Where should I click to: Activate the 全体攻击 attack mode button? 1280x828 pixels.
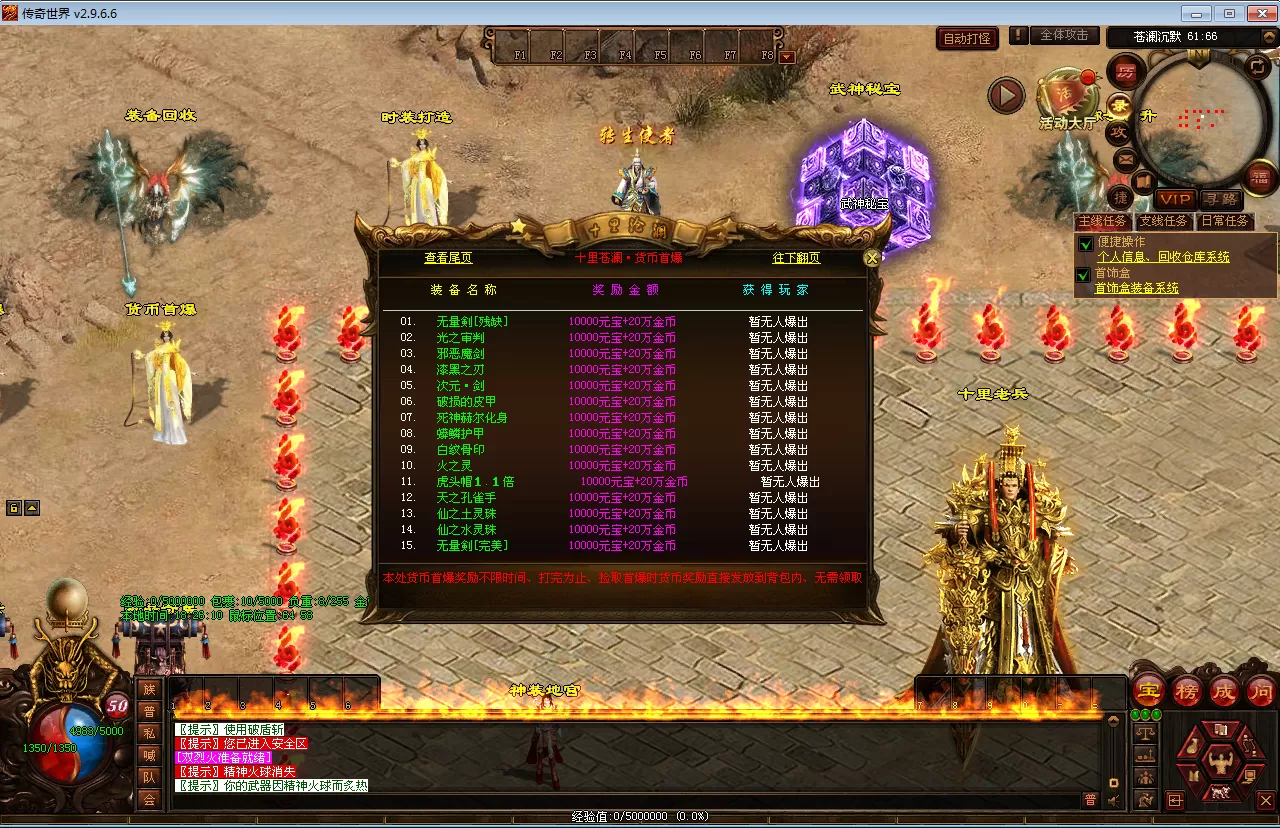point(1064,35)
